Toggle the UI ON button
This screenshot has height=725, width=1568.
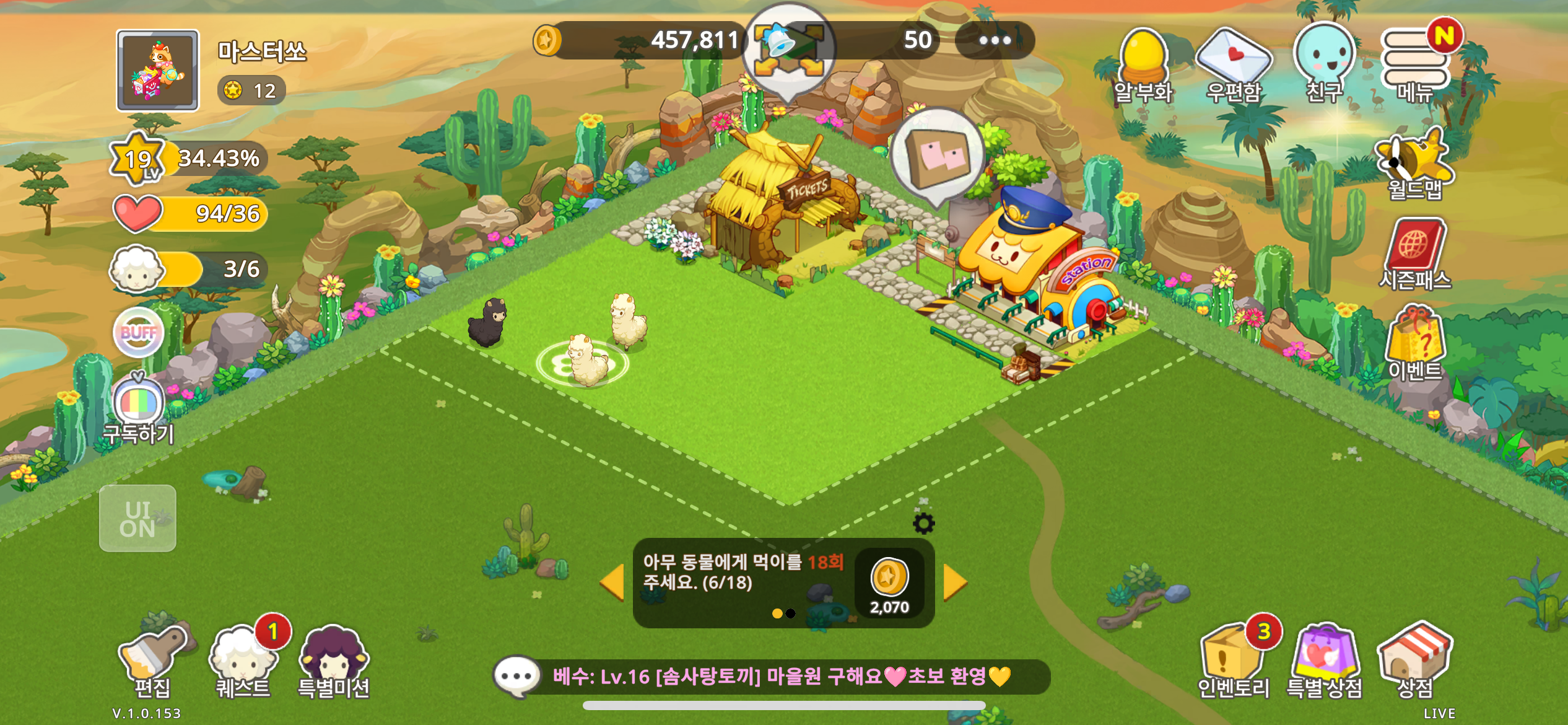point(137,519)
